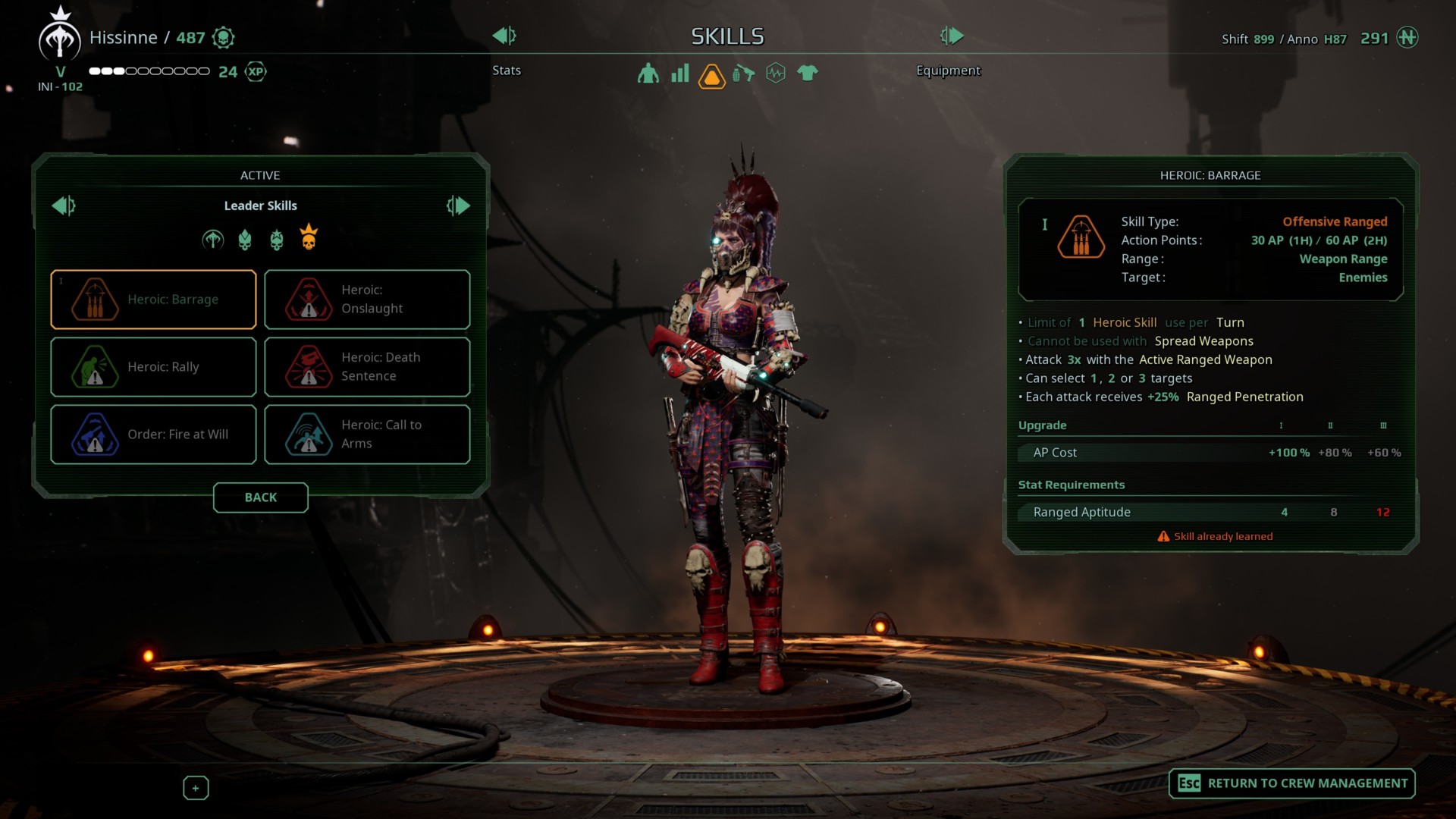Go to next skill category arrow
Image resolution: width=1456 pixels, height=819 pixels.
458,206
